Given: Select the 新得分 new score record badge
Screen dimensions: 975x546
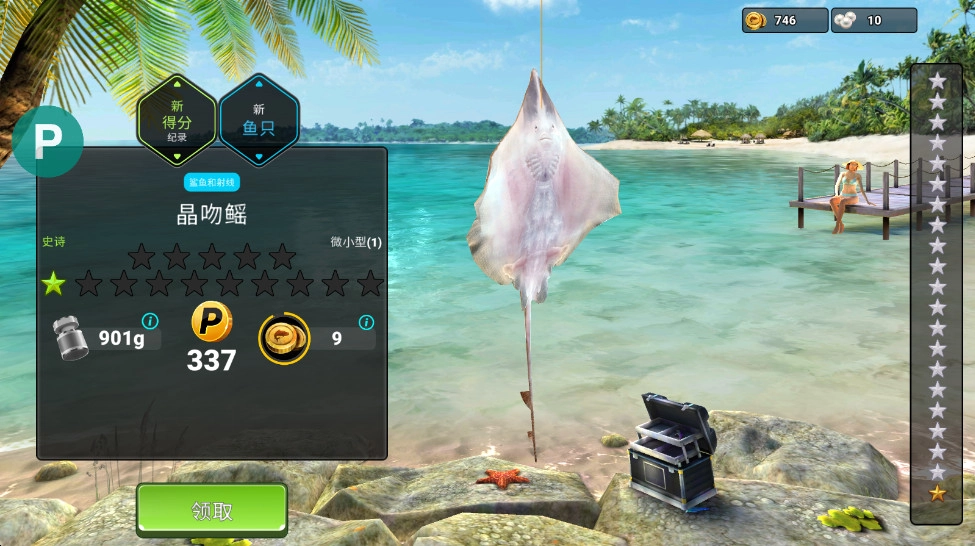Looking at the screenshot, I should pyautogui.click(x=177, y=122).
